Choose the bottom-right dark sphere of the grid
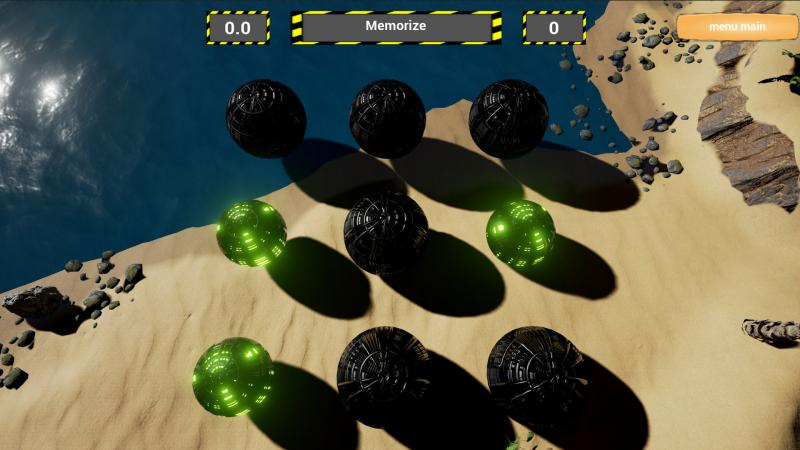800x450 pixels. 536,373
